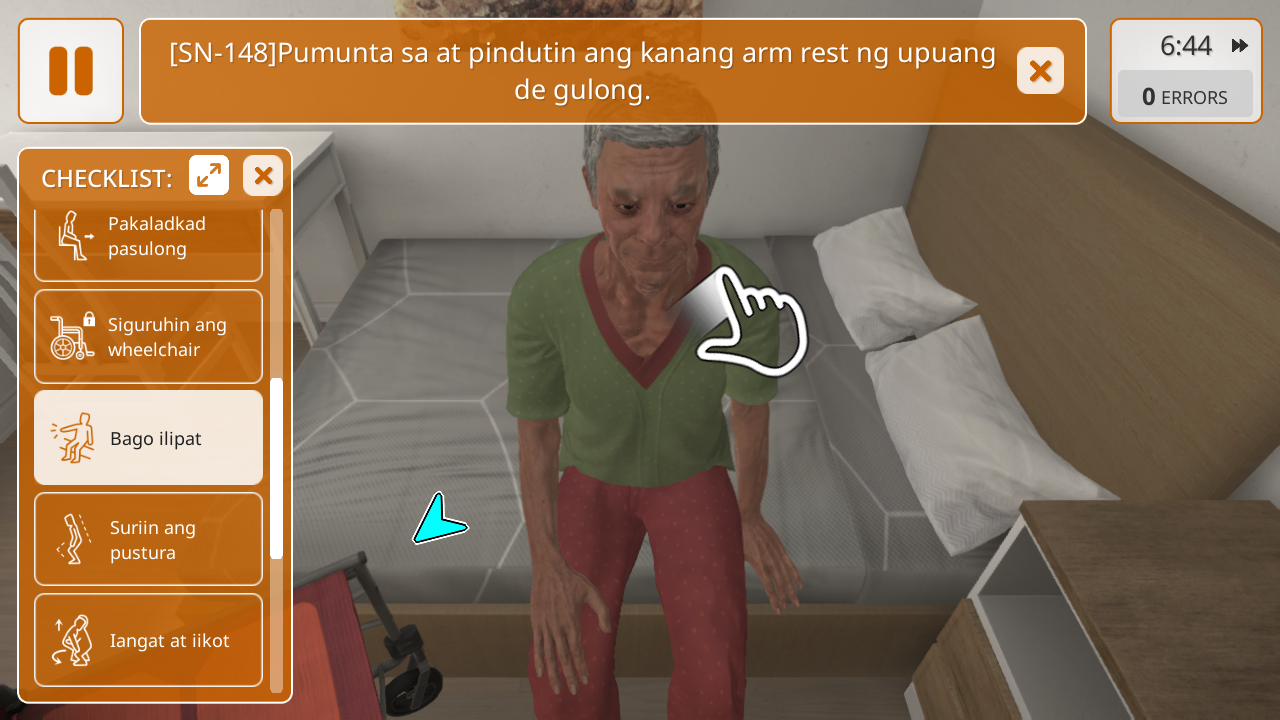Pause the simulation

pos(71,71)
